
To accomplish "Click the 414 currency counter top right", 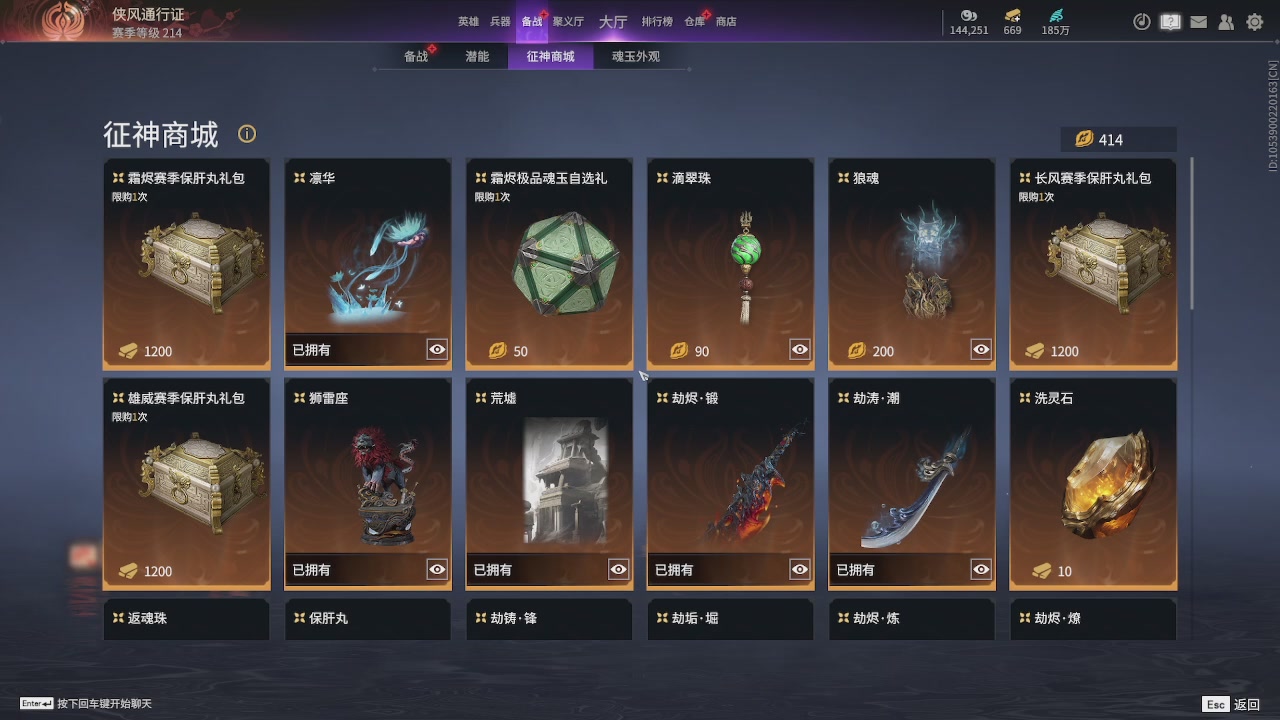I will click(1119, 139).
